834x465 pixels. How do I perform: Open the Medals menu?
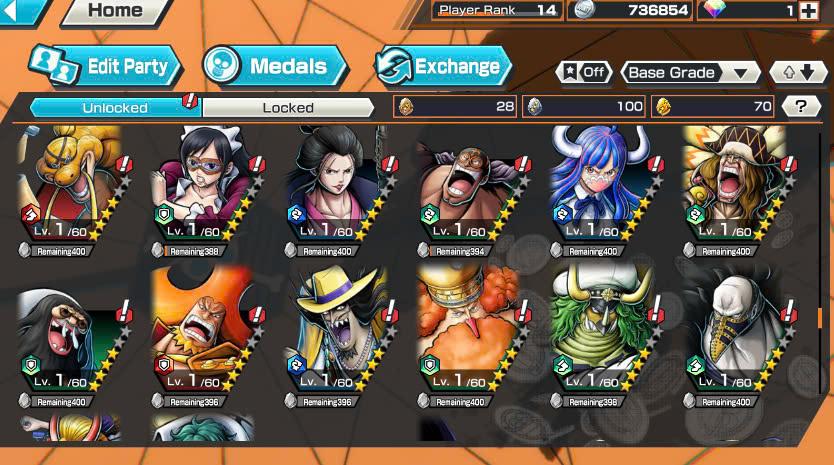pyautogui.click(x=275, y=67)
